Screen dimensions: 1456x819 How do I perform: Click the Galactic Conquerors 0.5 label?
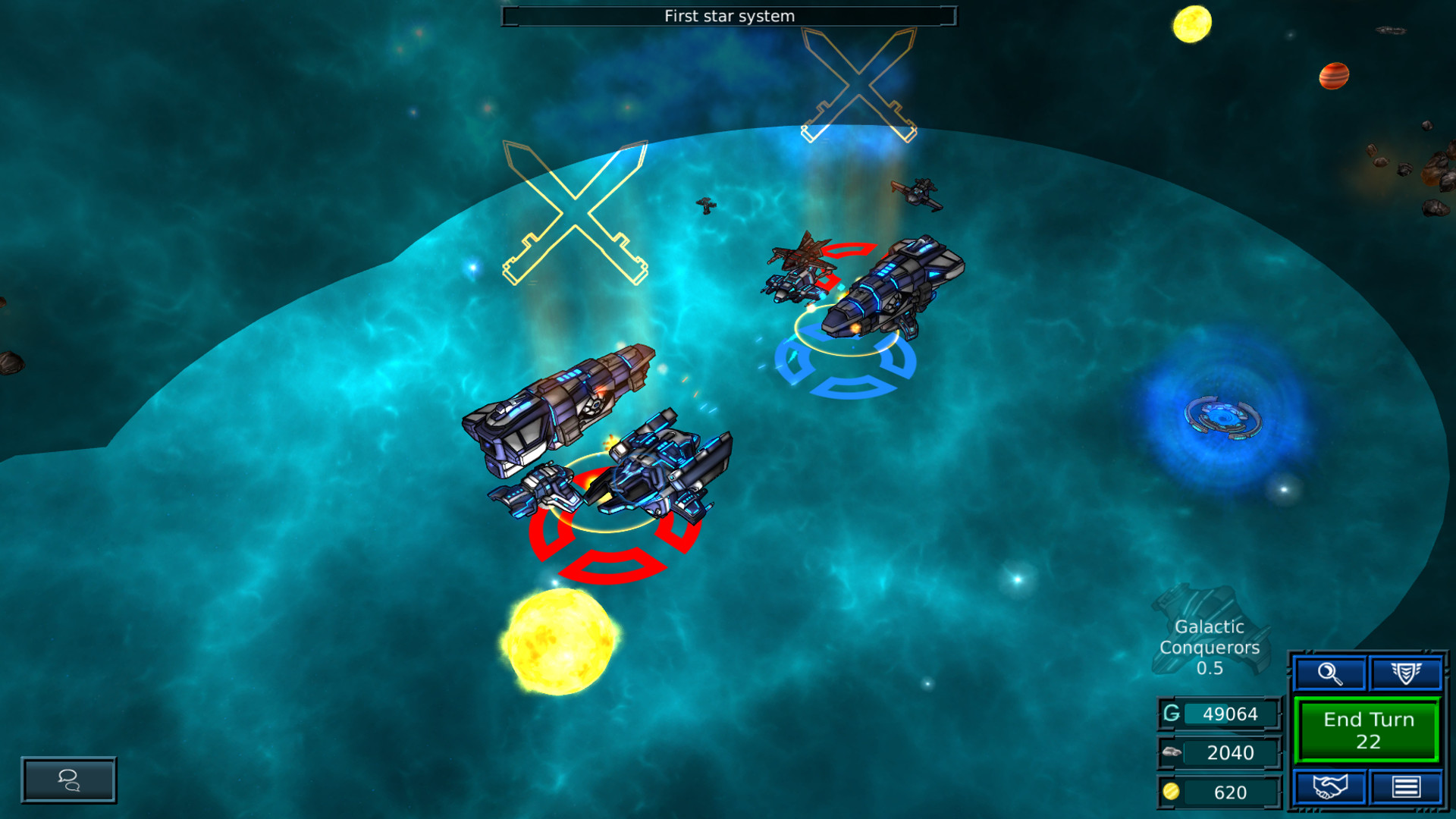coord(1209,648)
